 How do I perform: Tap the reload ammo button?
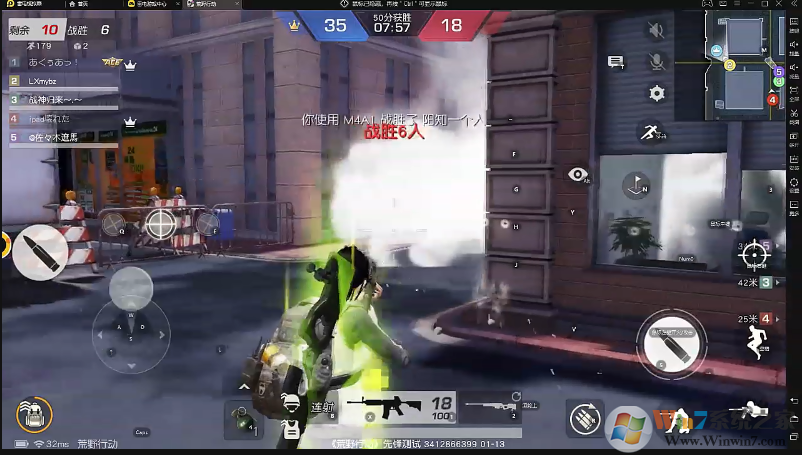coord(582,417)
